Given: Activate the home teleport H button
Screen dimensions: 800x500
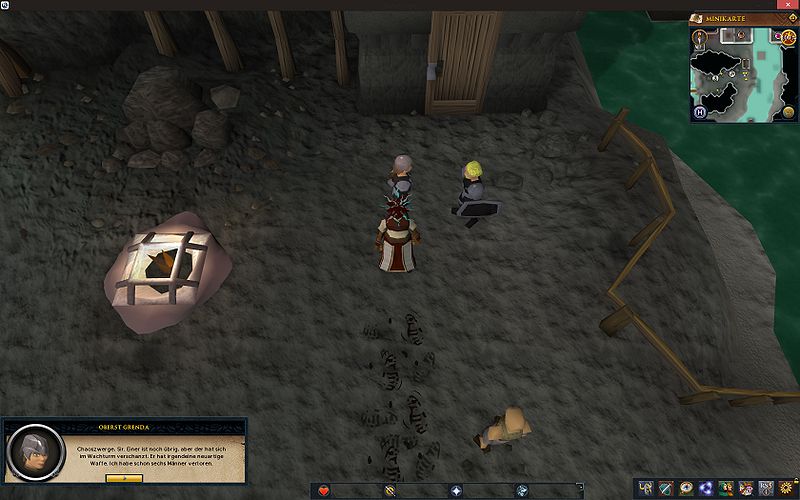Looking at the screenshot, I should point(700,111).
